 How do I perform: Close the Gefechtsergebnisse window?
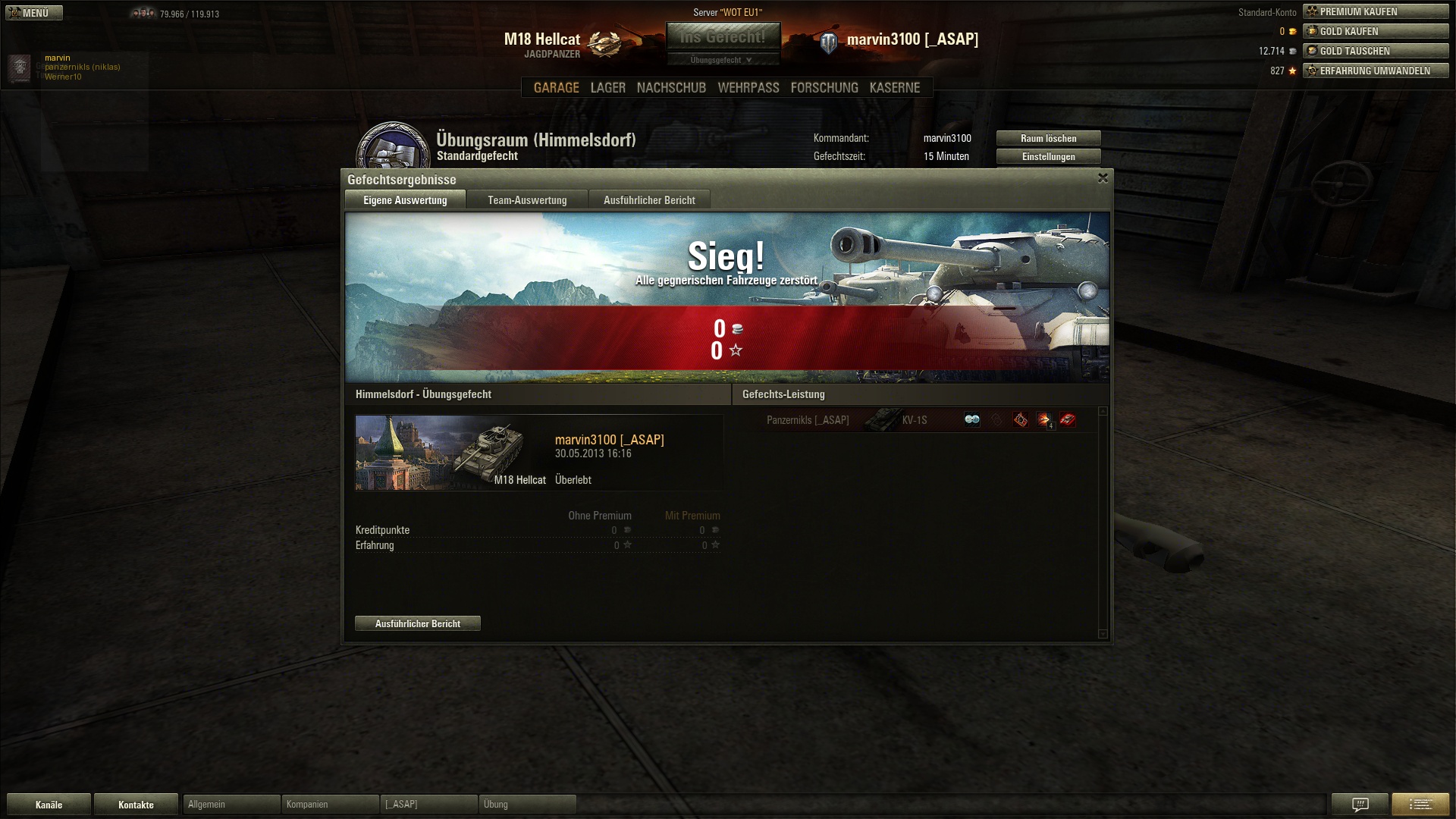pyautogui.click(x=1103, y=178)
